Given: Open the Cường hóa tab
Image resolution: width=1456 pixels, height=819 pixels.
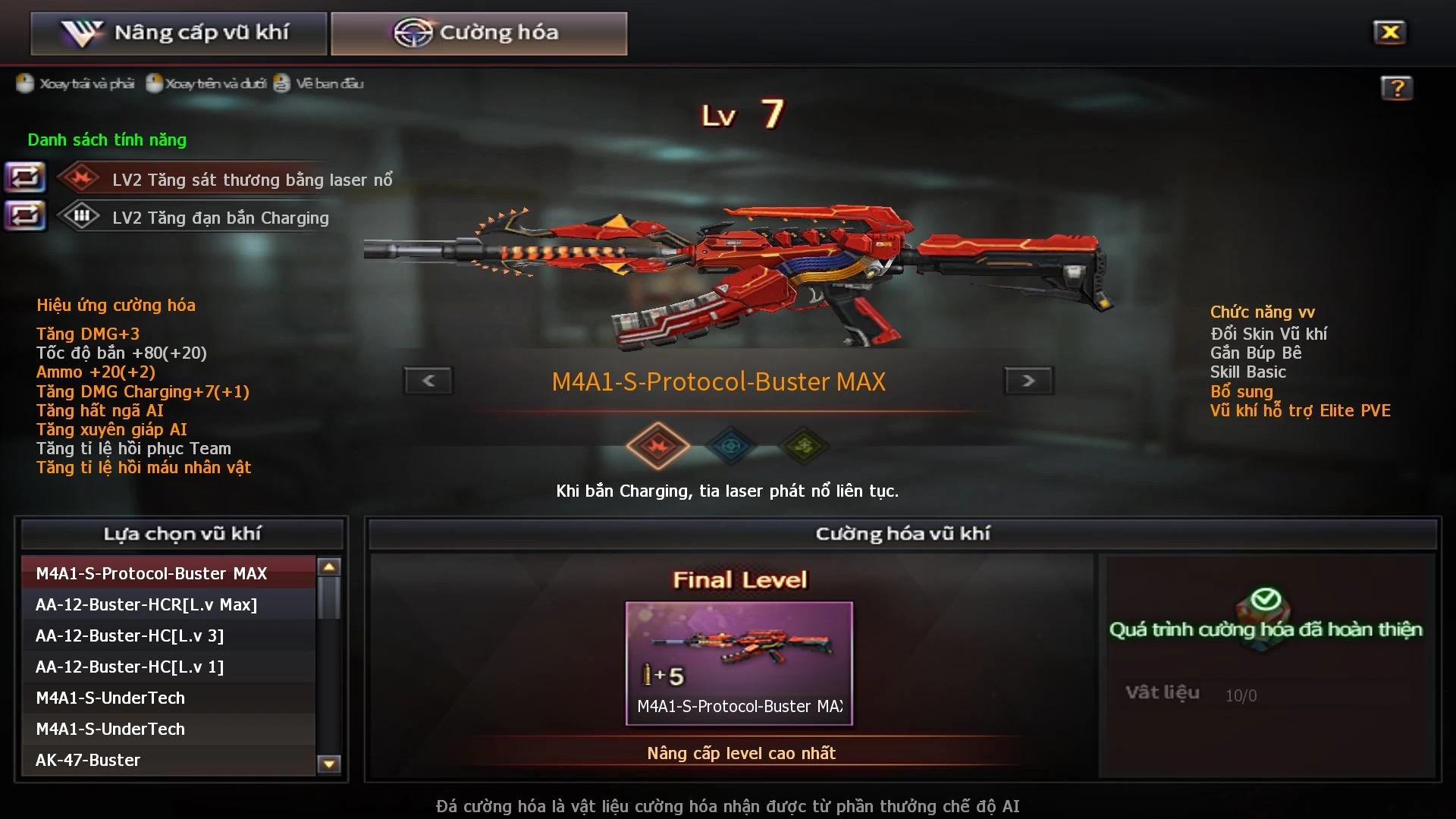Looking at the screenshot, I should (479, 33).
